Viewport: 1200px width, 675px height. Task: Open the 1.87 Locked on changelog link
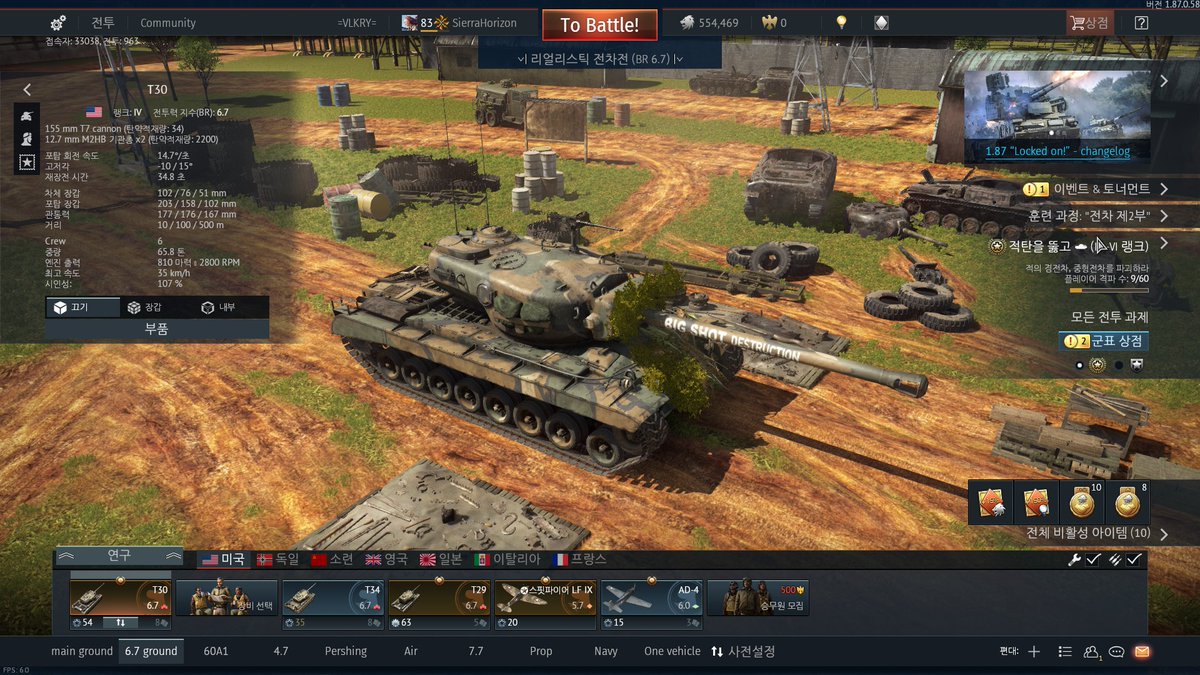pyautogui.click(x=1057, y=151)
